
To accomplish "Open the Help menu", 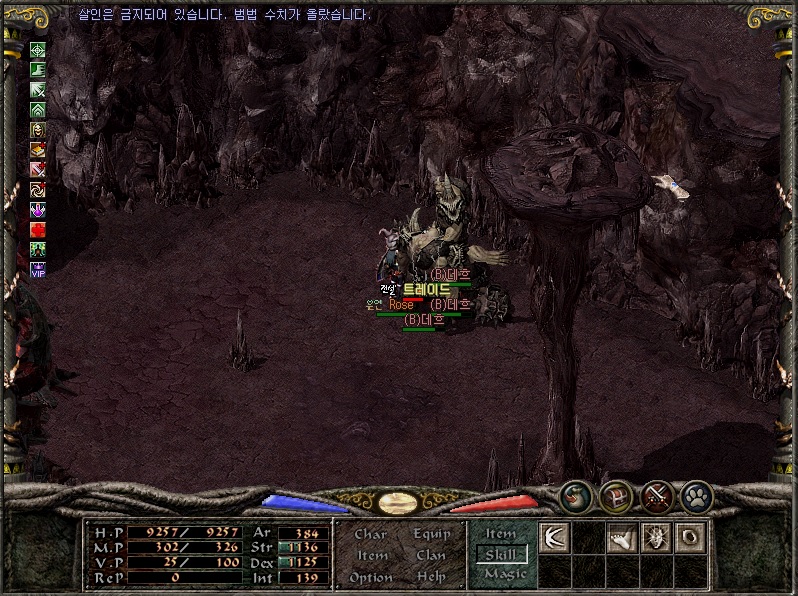I will (431, 577).
